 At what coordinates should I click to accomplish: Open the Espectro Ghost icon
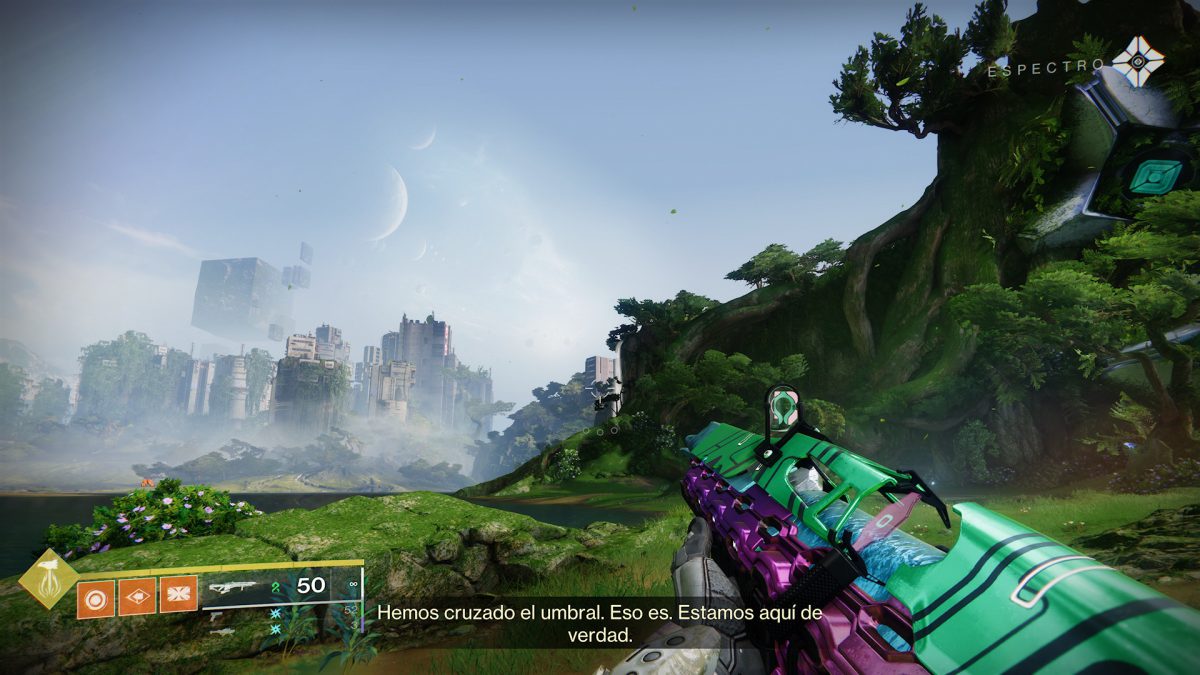point(1138,62)
